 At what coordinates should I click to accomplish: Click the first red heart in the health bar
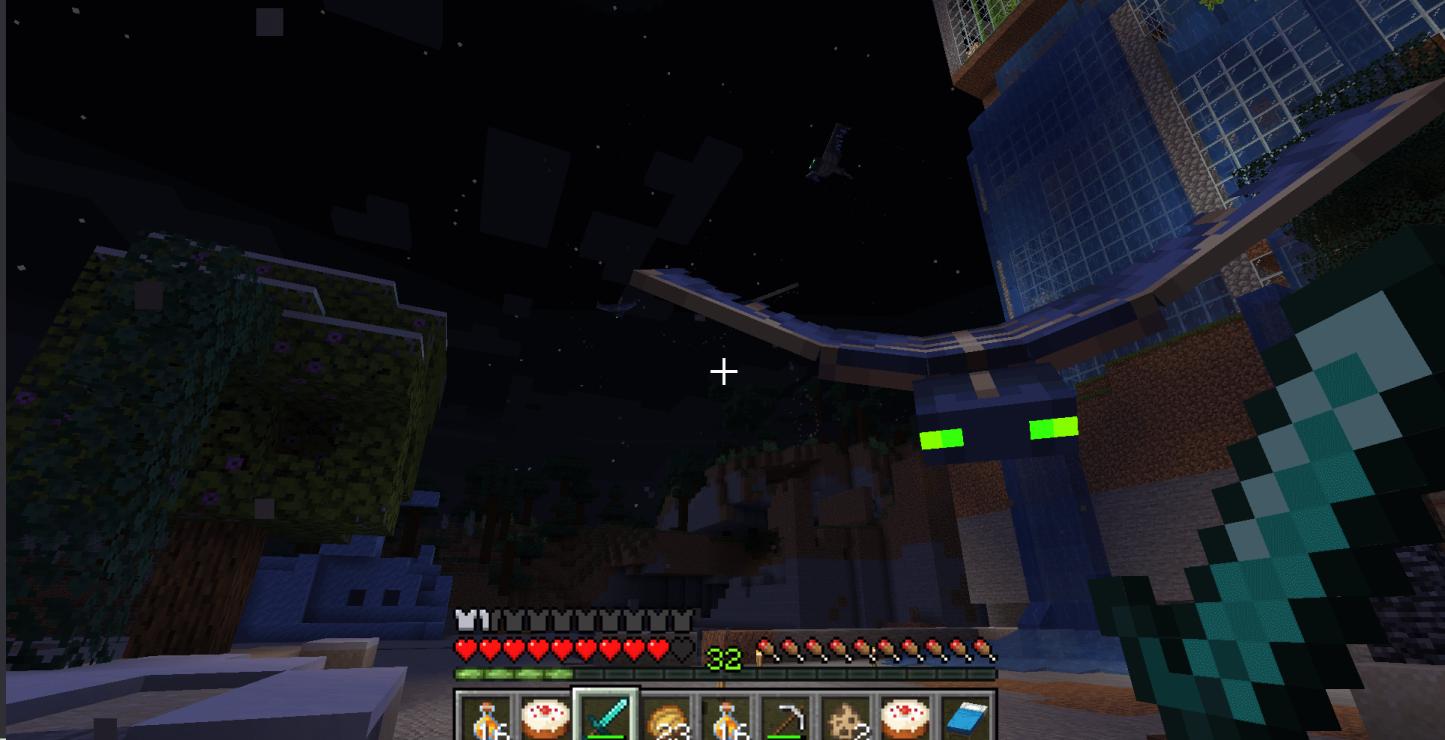point(463,648)
